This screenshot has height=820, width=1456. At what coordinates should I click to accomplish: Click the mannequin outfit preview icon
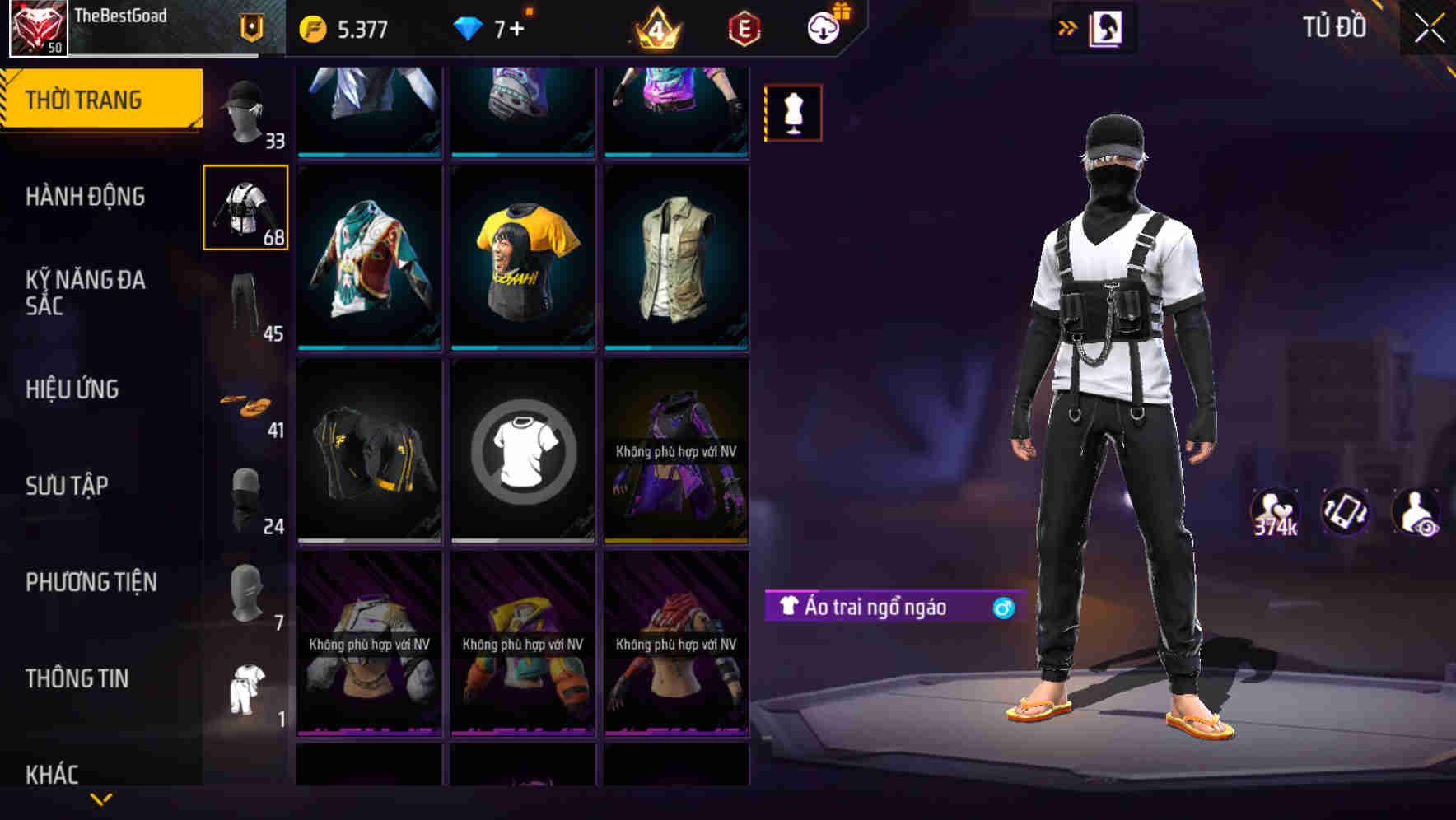(x=792, y=112)
